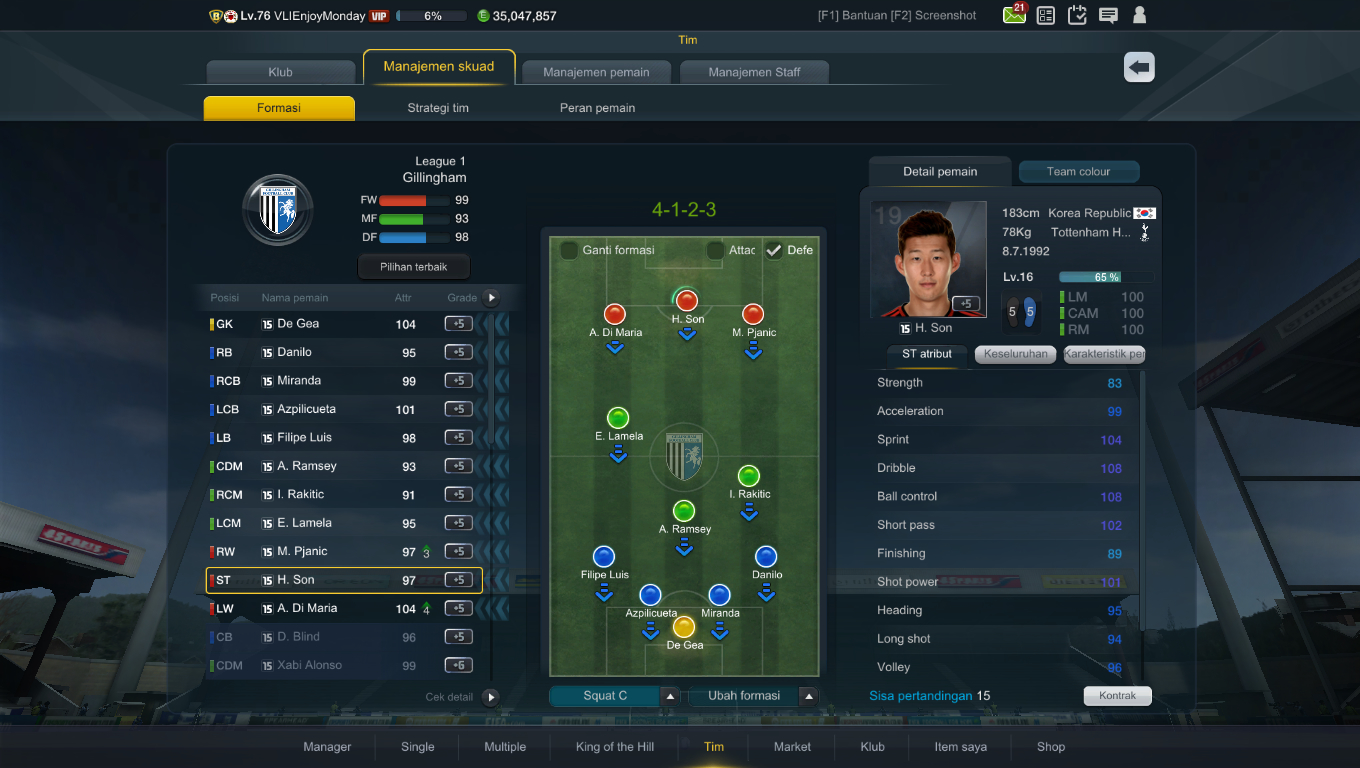Select the Gillingham club crest logo

(277, 210)
